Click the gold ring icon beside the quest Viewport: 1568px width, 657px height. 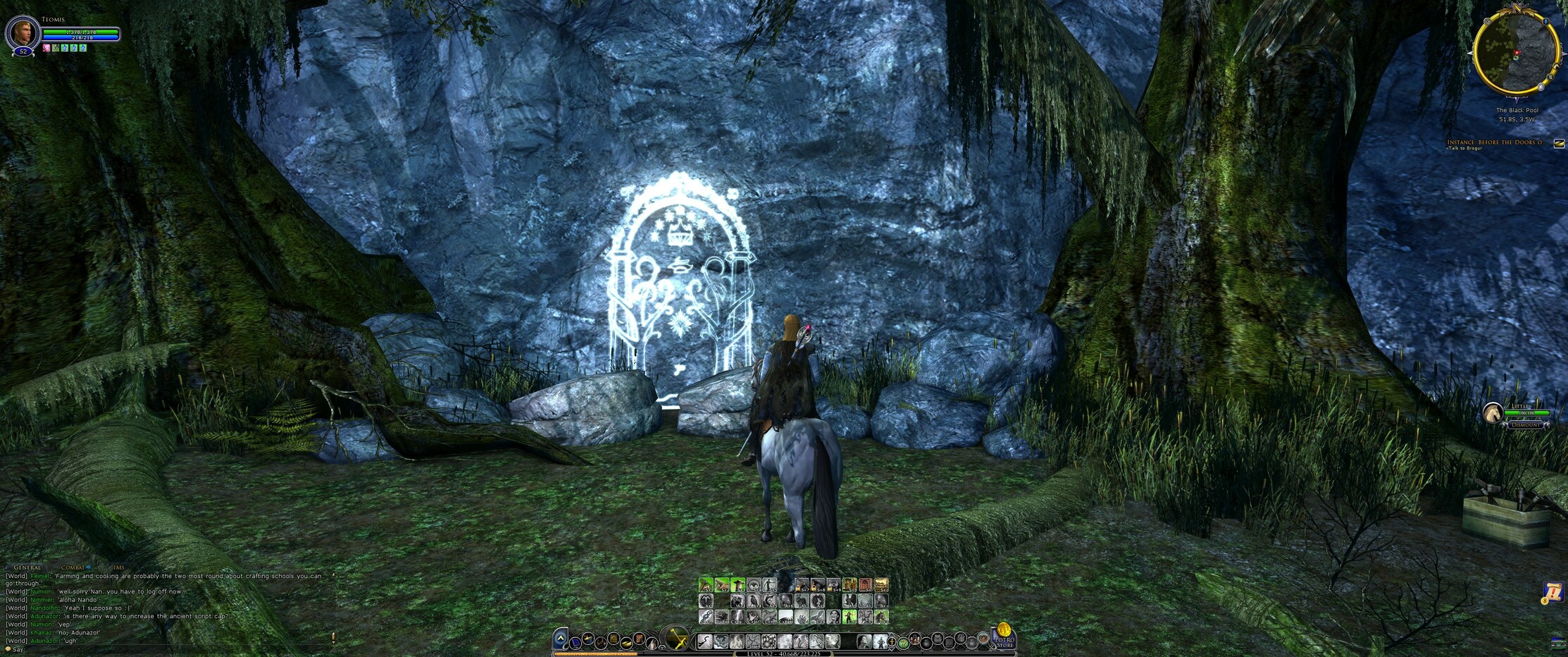coord(1559,143)
